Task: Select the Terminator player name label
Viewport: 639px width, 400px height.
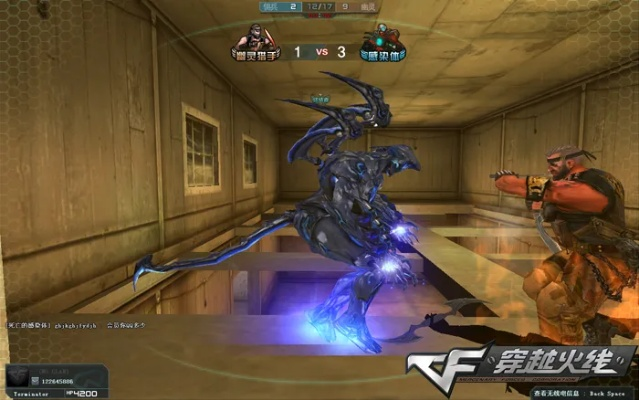Action: click(x=25, y=394)
